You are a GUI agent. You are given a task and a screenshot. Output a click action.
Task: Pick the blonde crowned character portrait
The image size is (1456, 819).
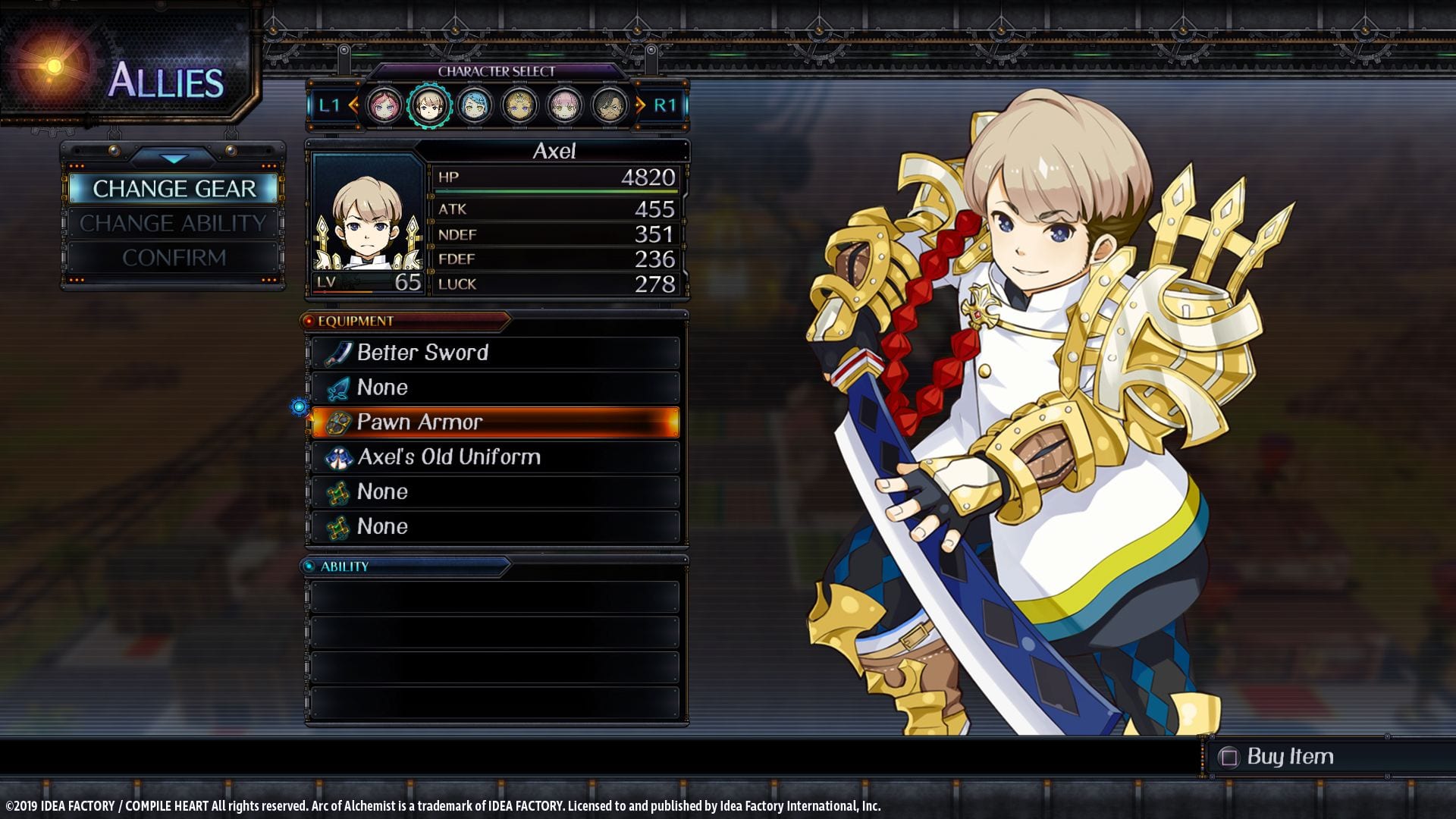(x=519, y=105)
